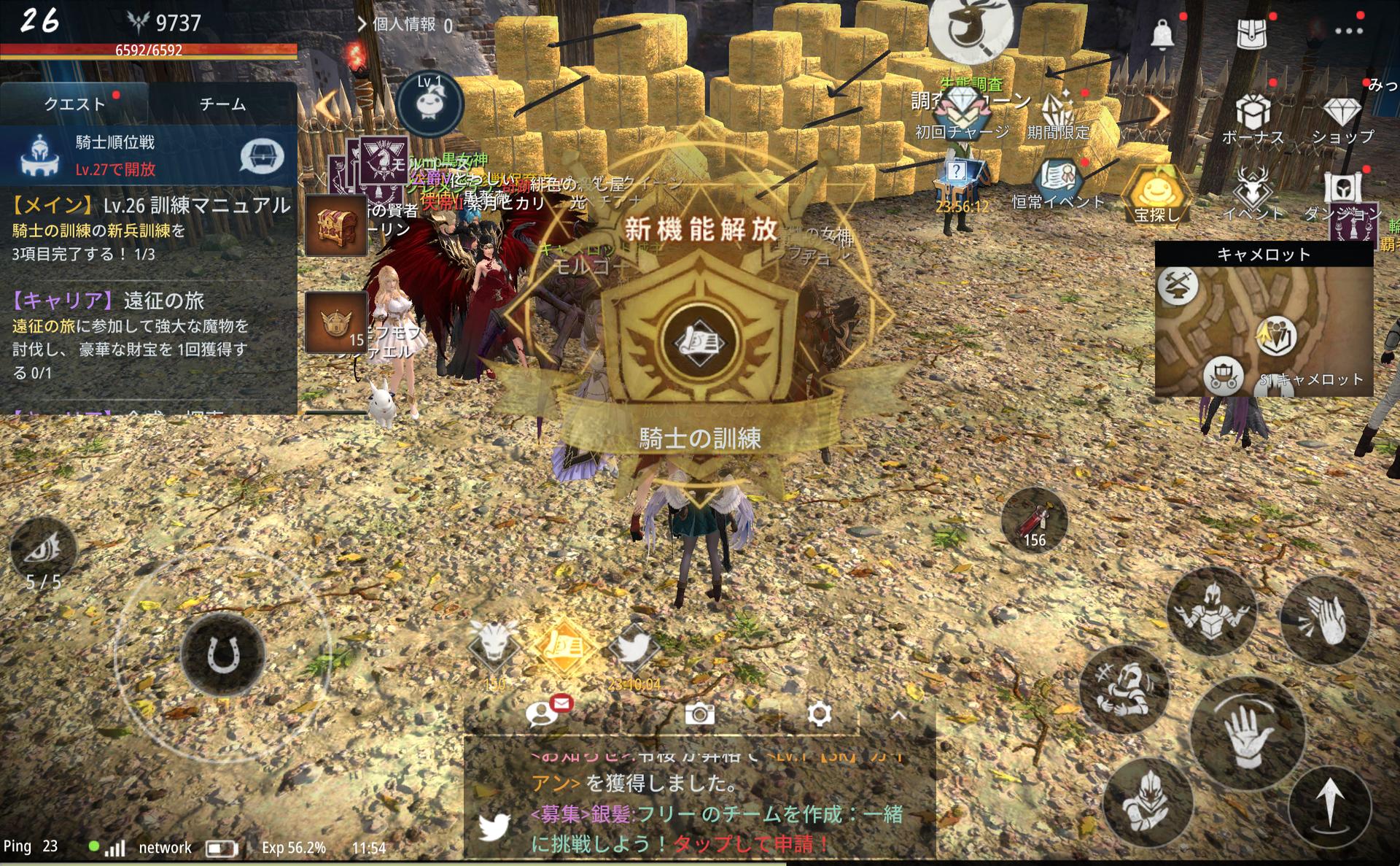1400x866 pixels.
Task: Switch to the クエスト tab
Action: click(74, 104)
